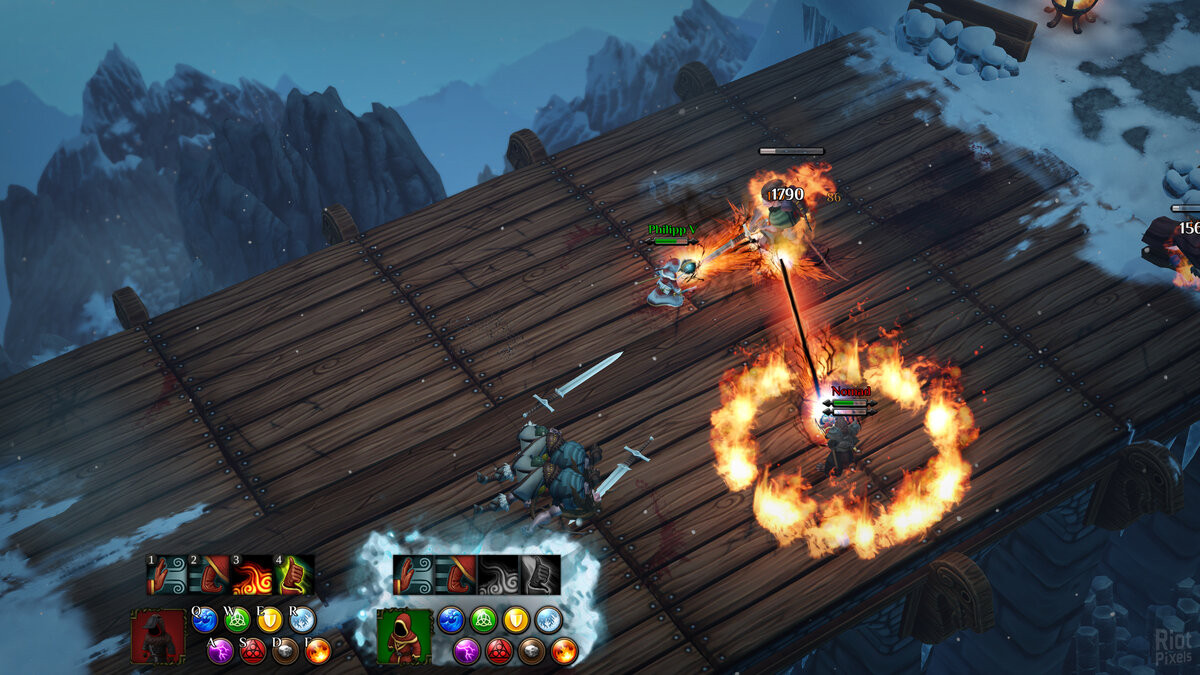Select the green wizard's Water element orb

451,620
